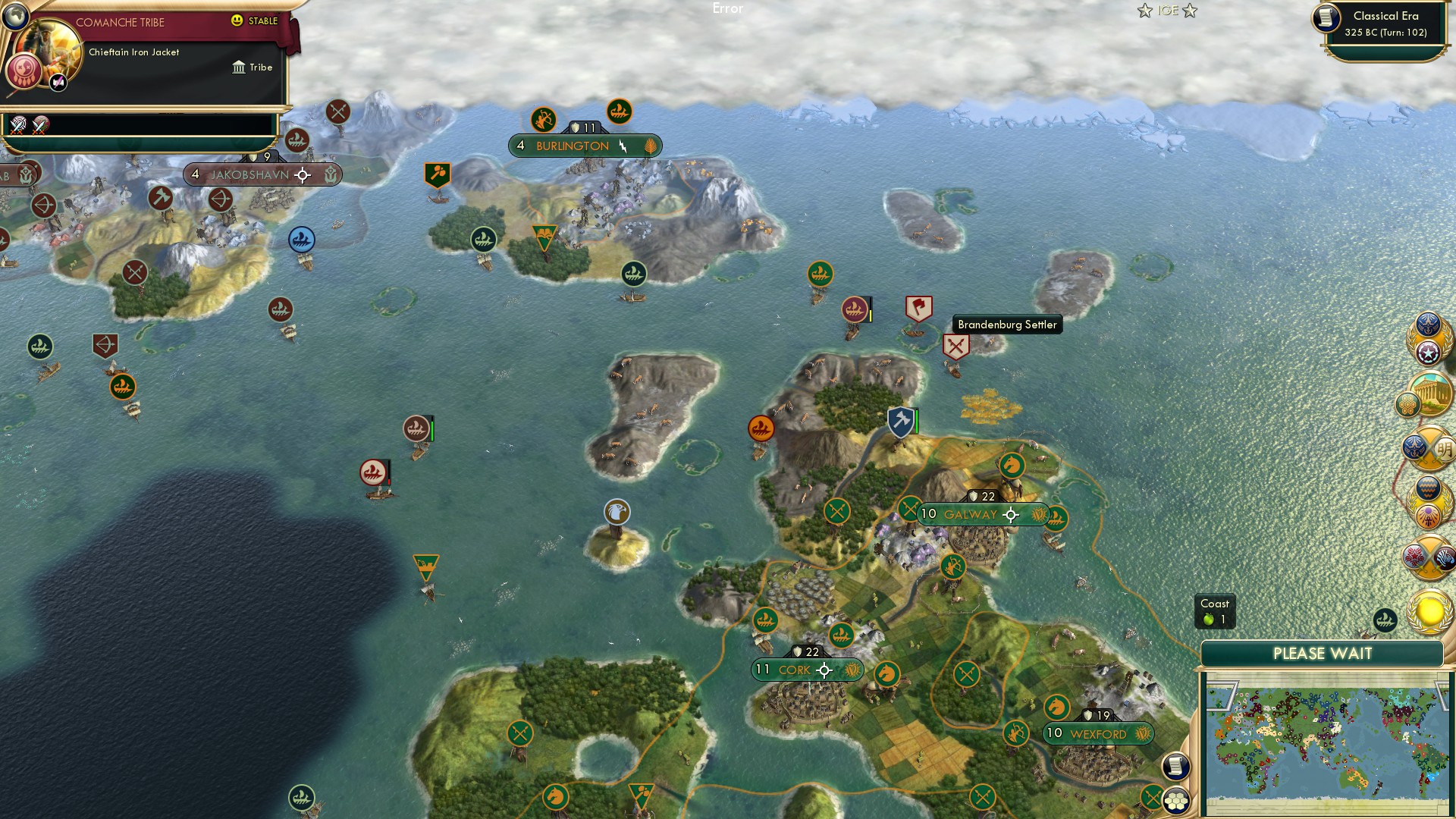Click the Please Wait turn button
Screen dimensions: 1456x819
click(1322, 654)
